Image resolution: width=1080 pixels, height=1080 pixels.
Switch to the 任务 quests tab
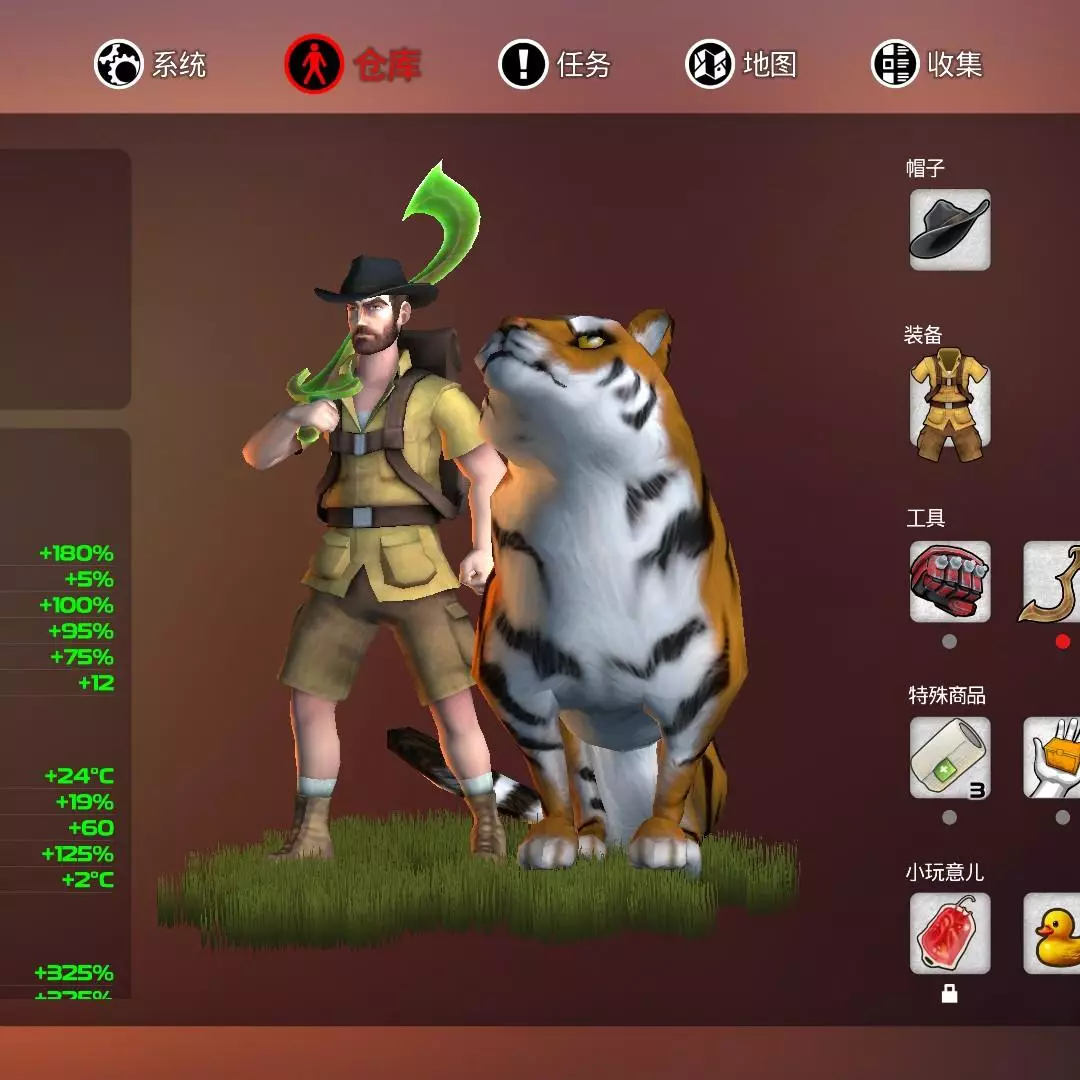click(x=555, y=65)
